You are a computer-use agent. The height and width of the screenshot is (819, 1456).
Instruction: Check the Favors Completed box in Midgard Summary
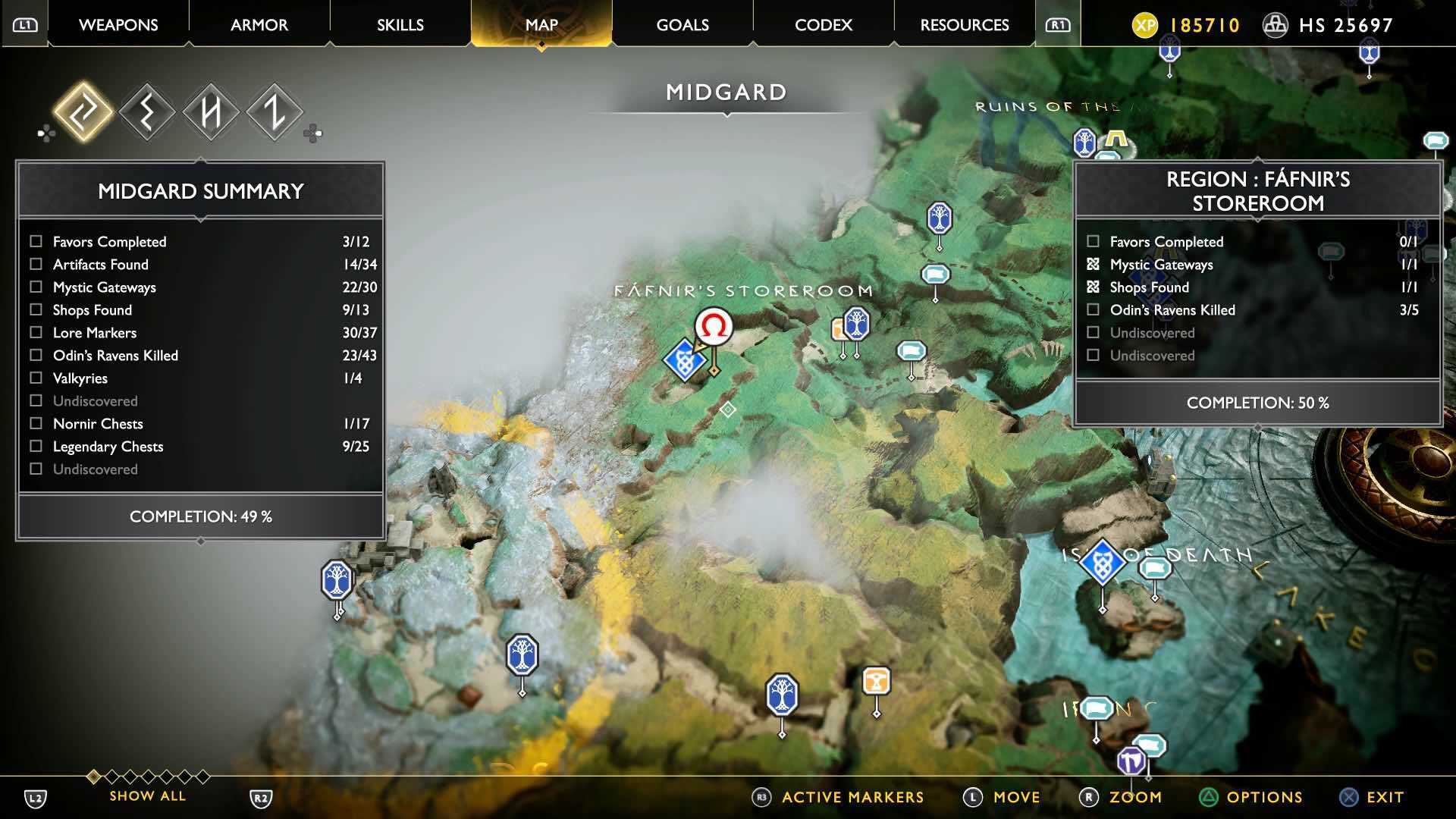35,241
